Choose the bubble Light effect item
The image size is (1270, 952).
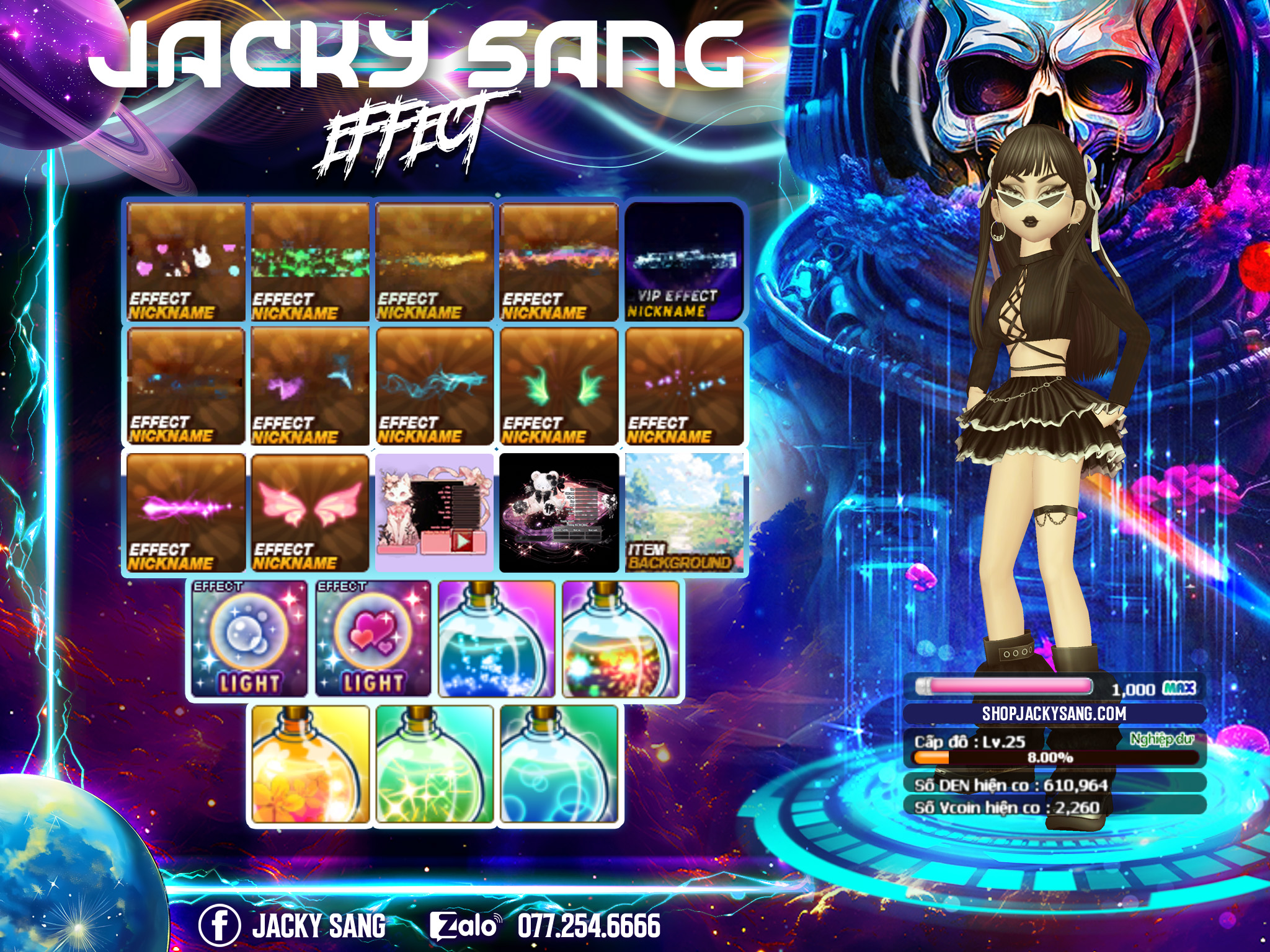(249, 638)
